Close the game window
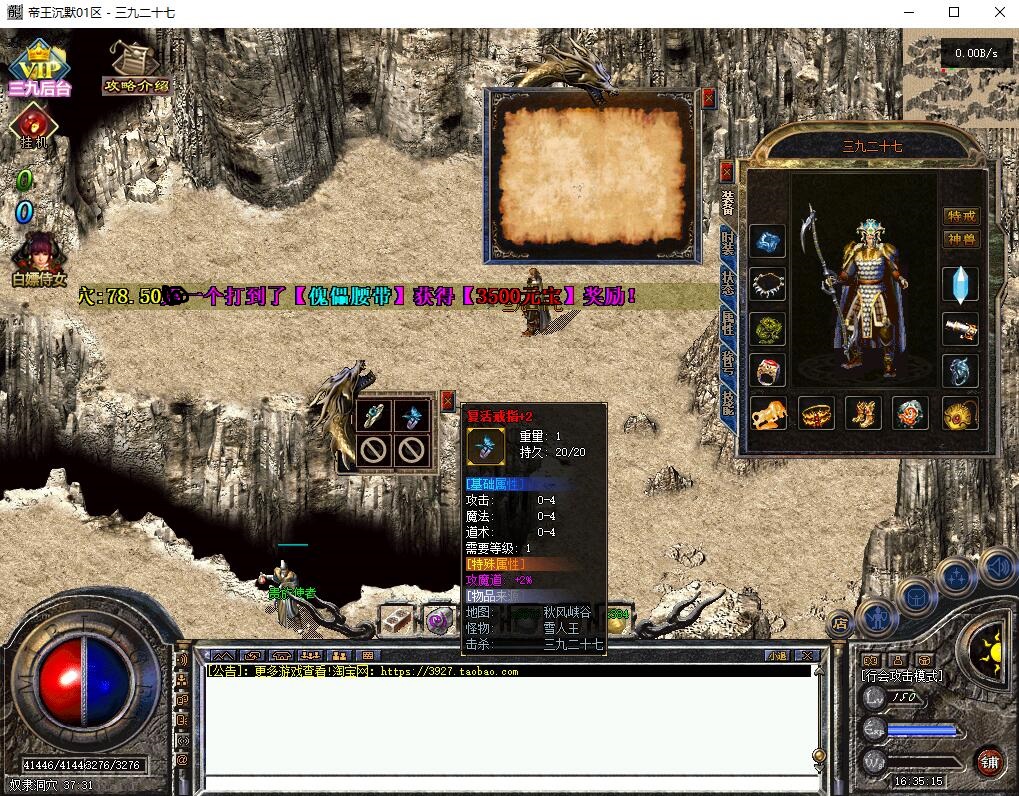The image size is (1019, 796). point(1000,13)
